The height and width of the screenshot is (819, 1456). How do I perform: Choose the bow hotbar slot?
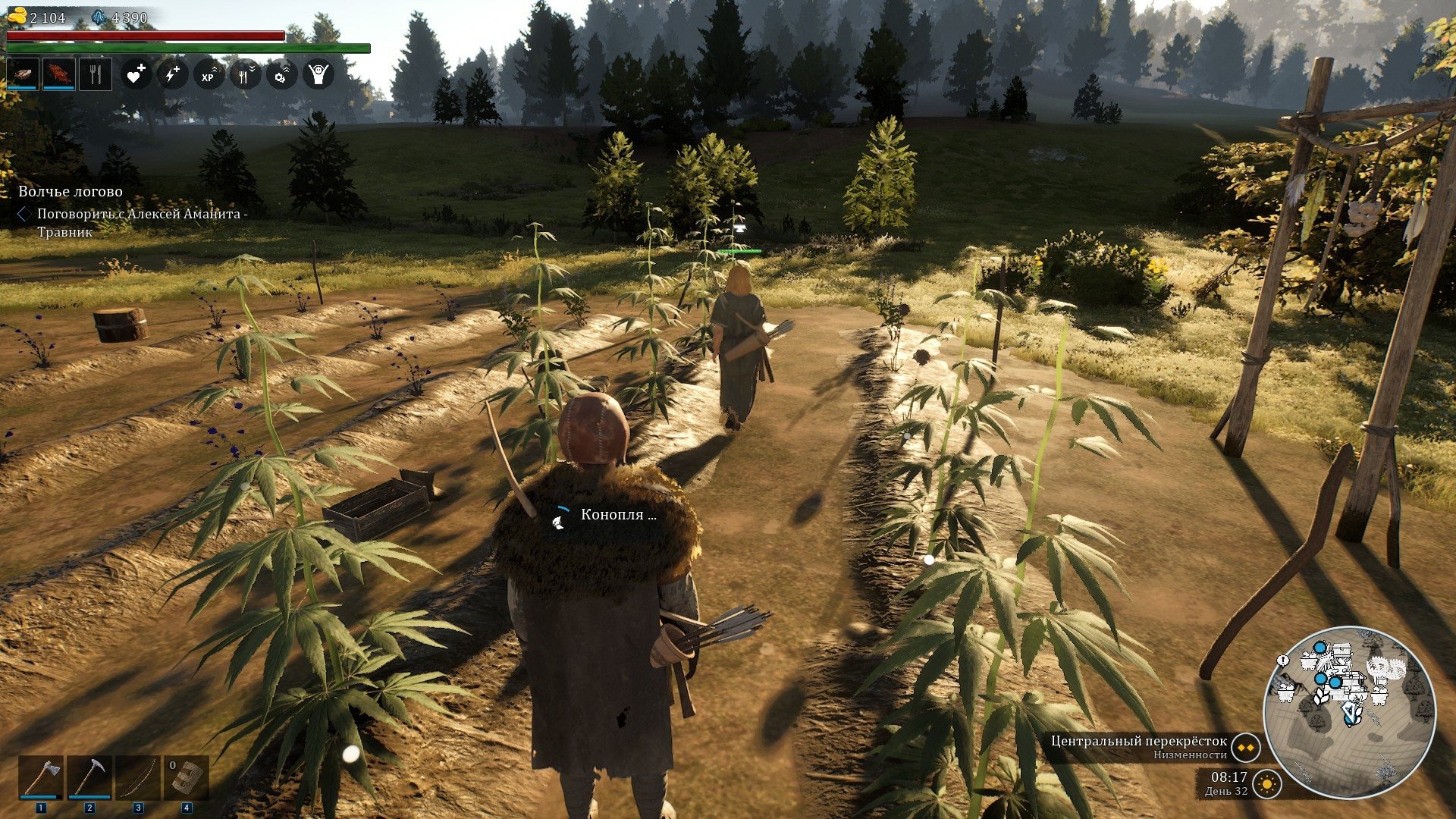pyautogui.click(x=138, y=777)
